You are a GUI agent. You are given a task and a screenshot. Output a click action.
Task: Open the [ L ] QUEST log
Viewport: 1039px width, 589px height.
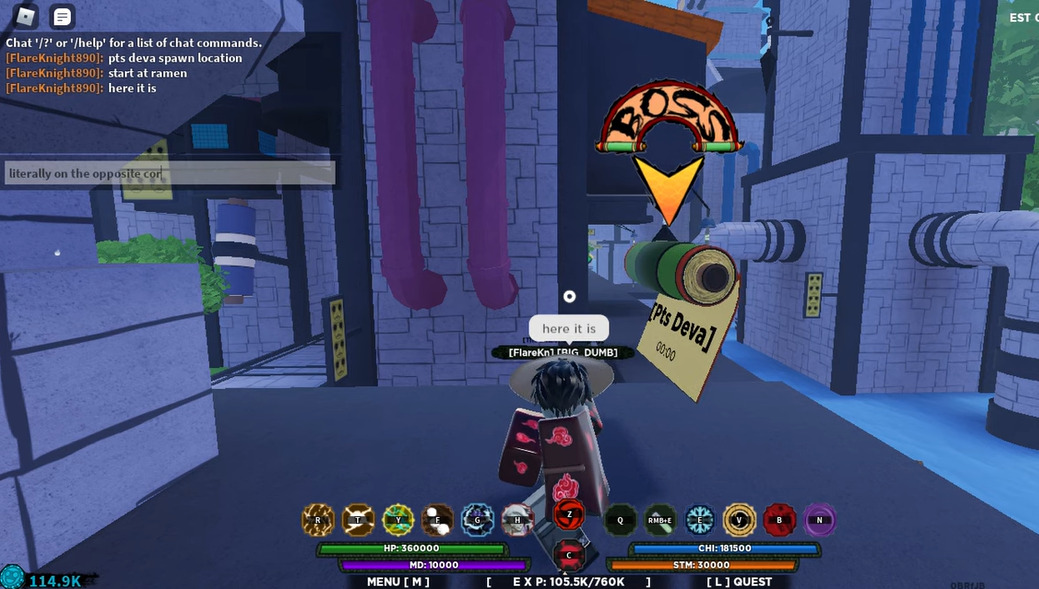[x=739, y=581]
